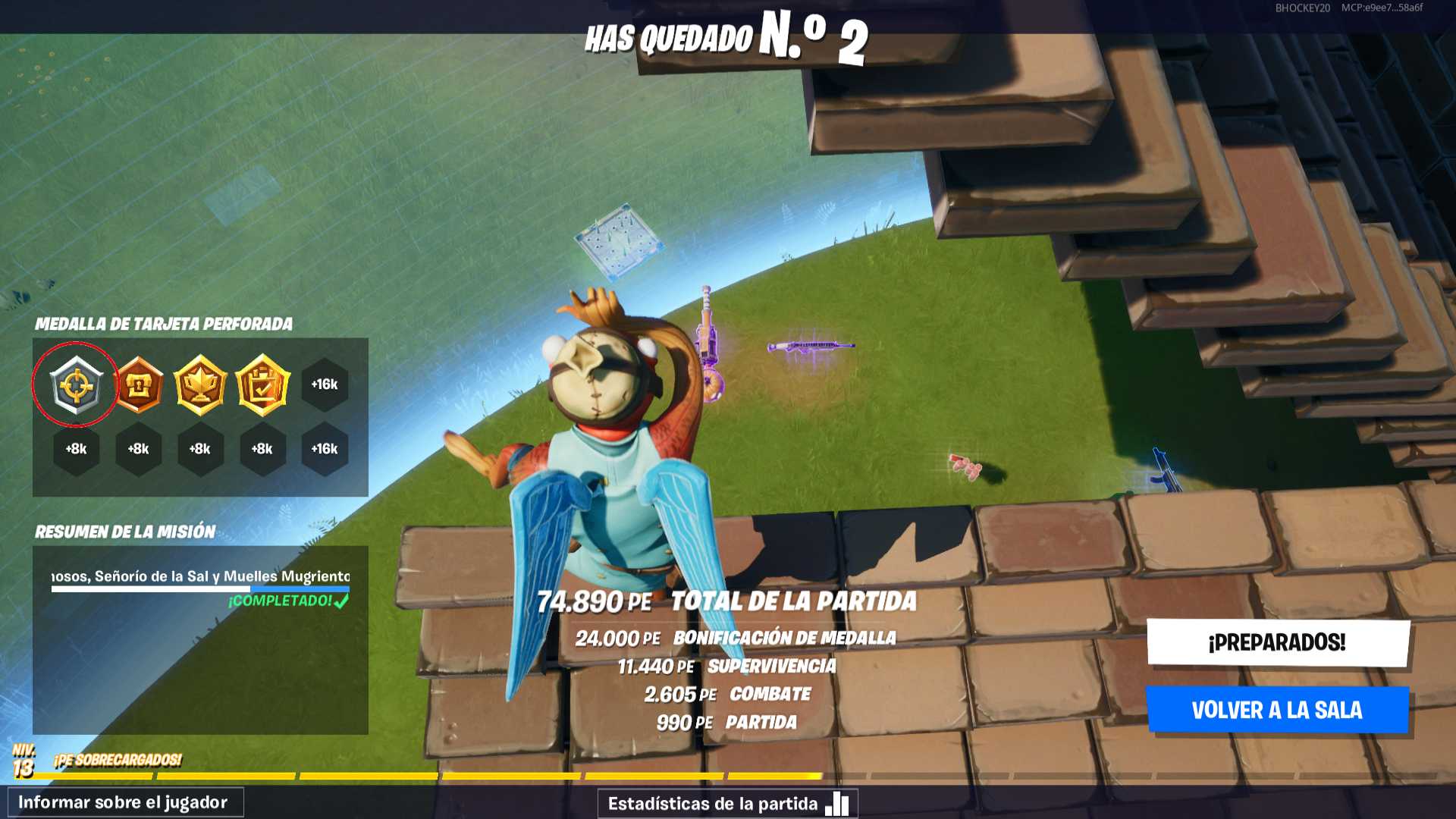
Task: Select the clipboard checkmark medal
Action: [262, 385]
